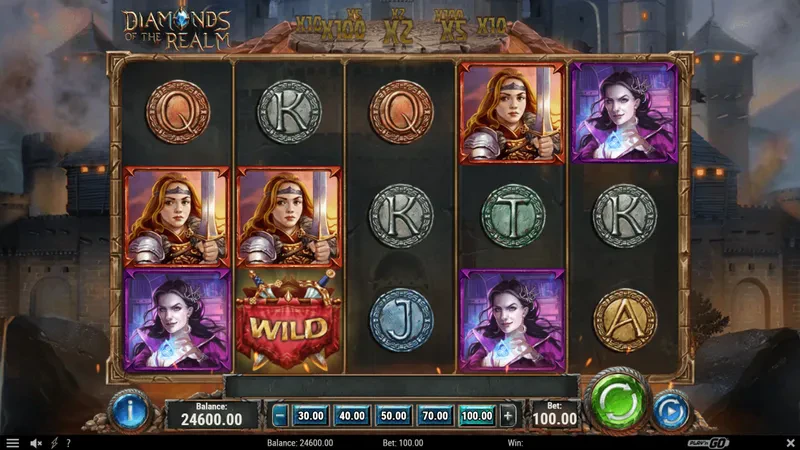Set the bet to 50.00

[x=393, y=415]
